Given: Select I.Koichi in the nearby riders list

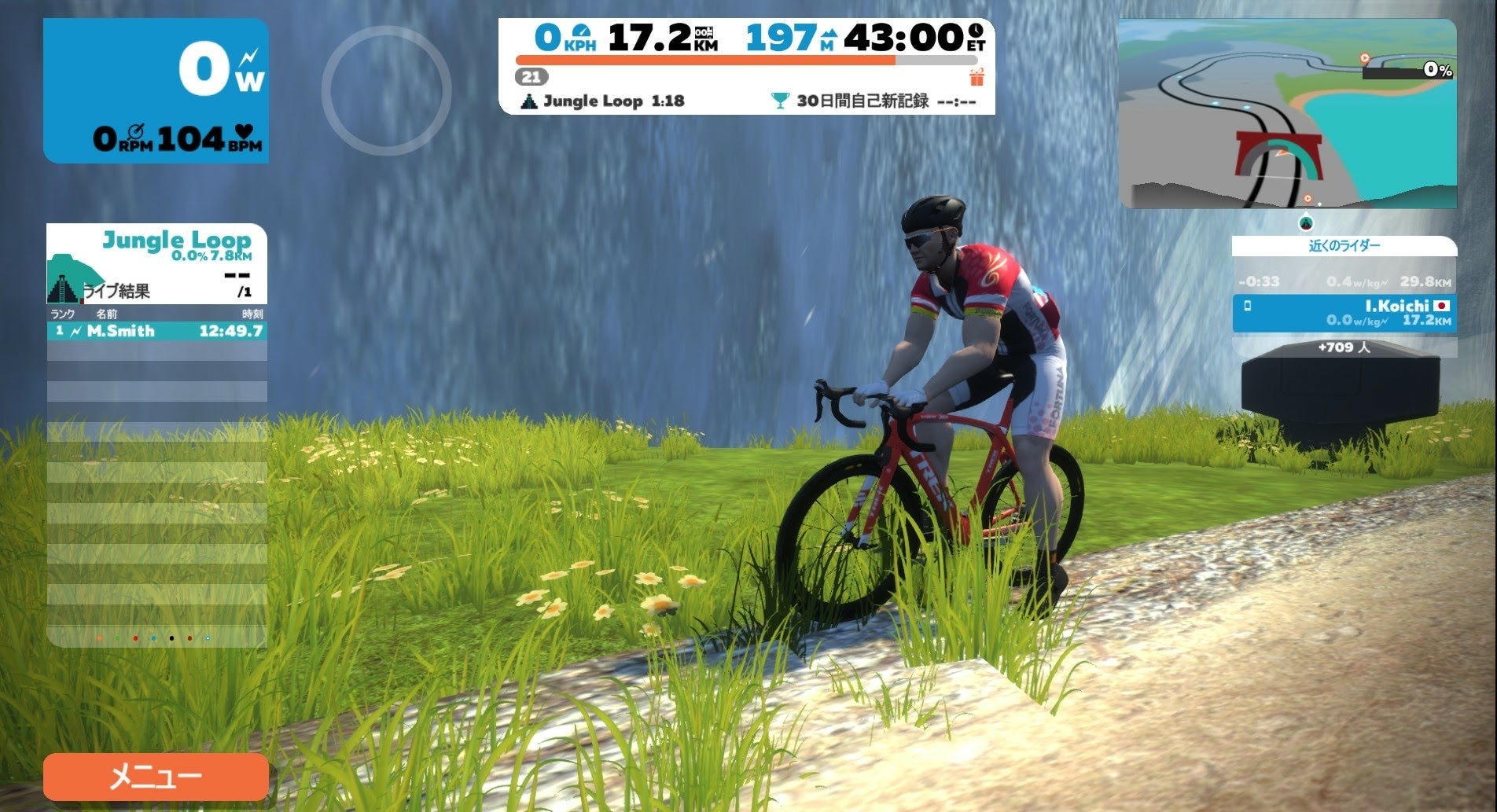Looking at the screenshot, I should pyautogui.click(x=1344, y=313).
